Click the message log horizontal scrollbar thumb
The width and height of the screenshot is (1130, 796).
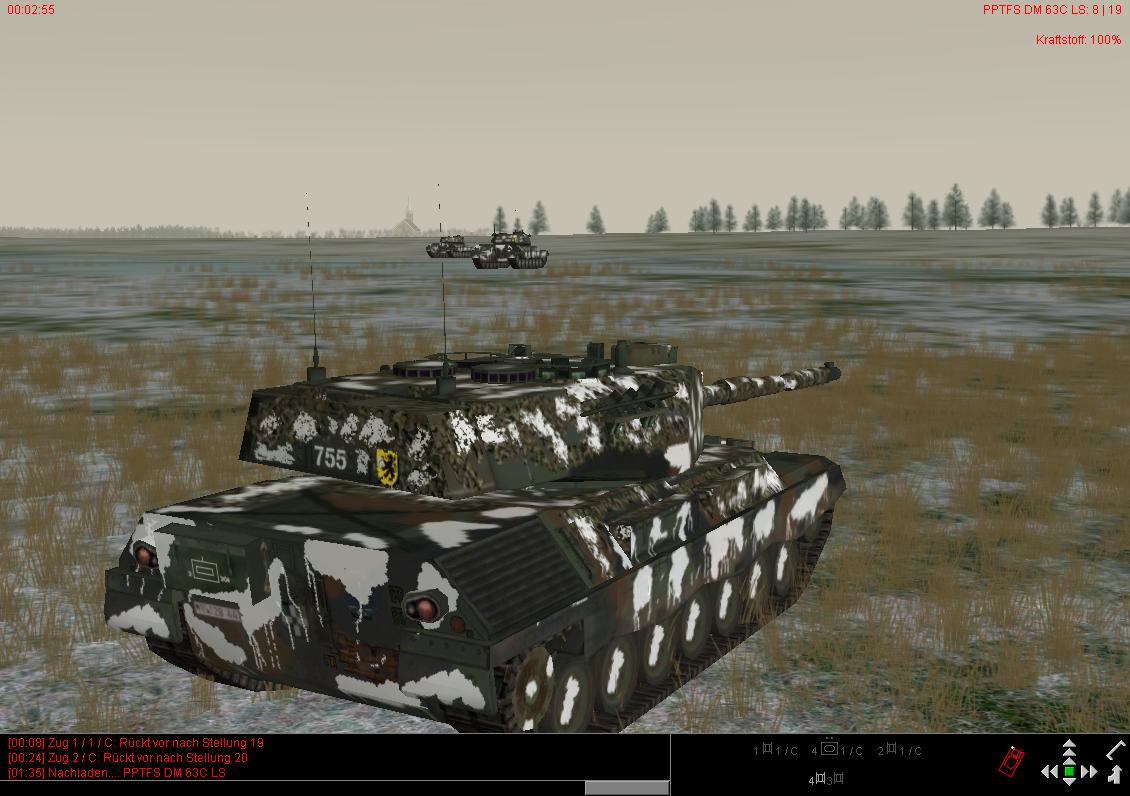click(x=627, y=788)
